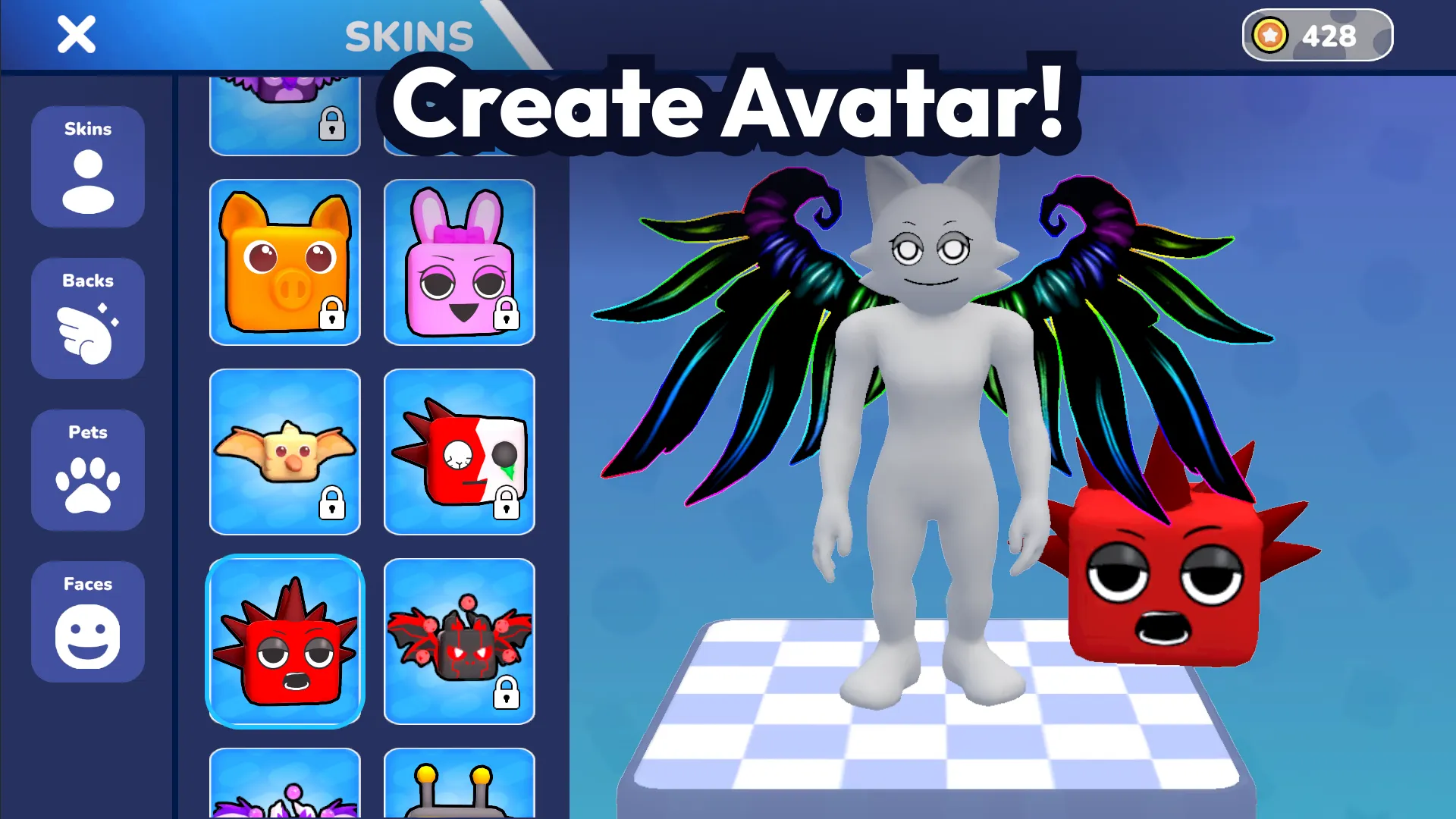
Task: Choose the locked dark bat skin
Action: click(x=460, y=641)
